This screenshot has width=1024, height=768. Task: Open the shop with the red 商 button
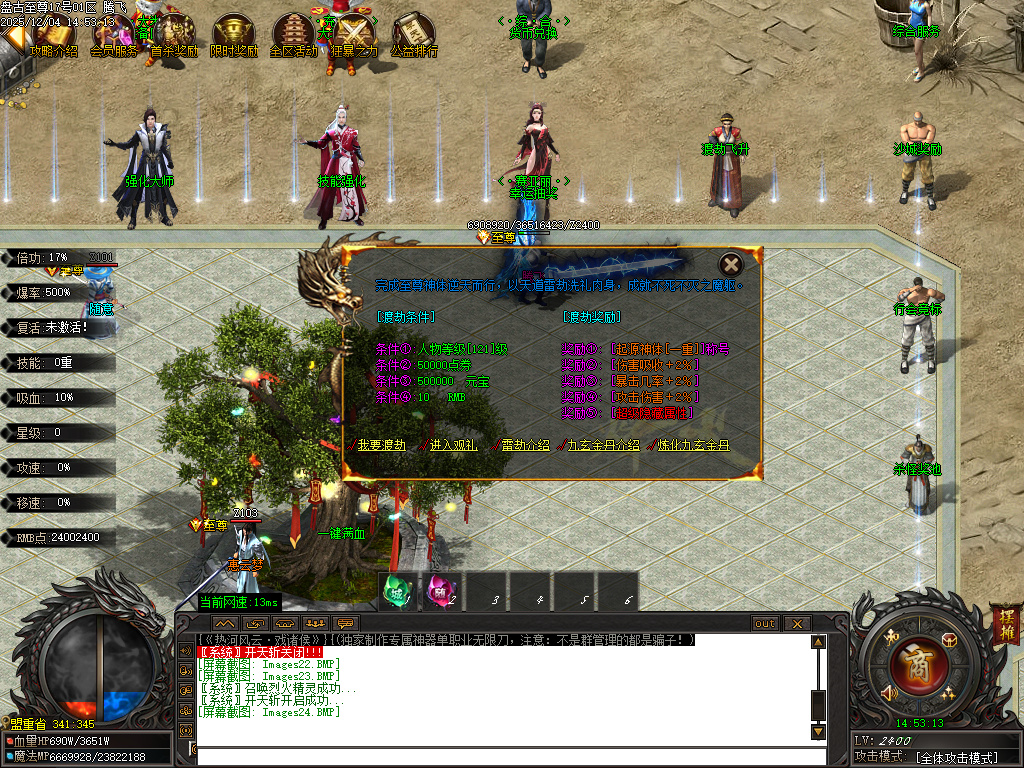pos(912,663)
